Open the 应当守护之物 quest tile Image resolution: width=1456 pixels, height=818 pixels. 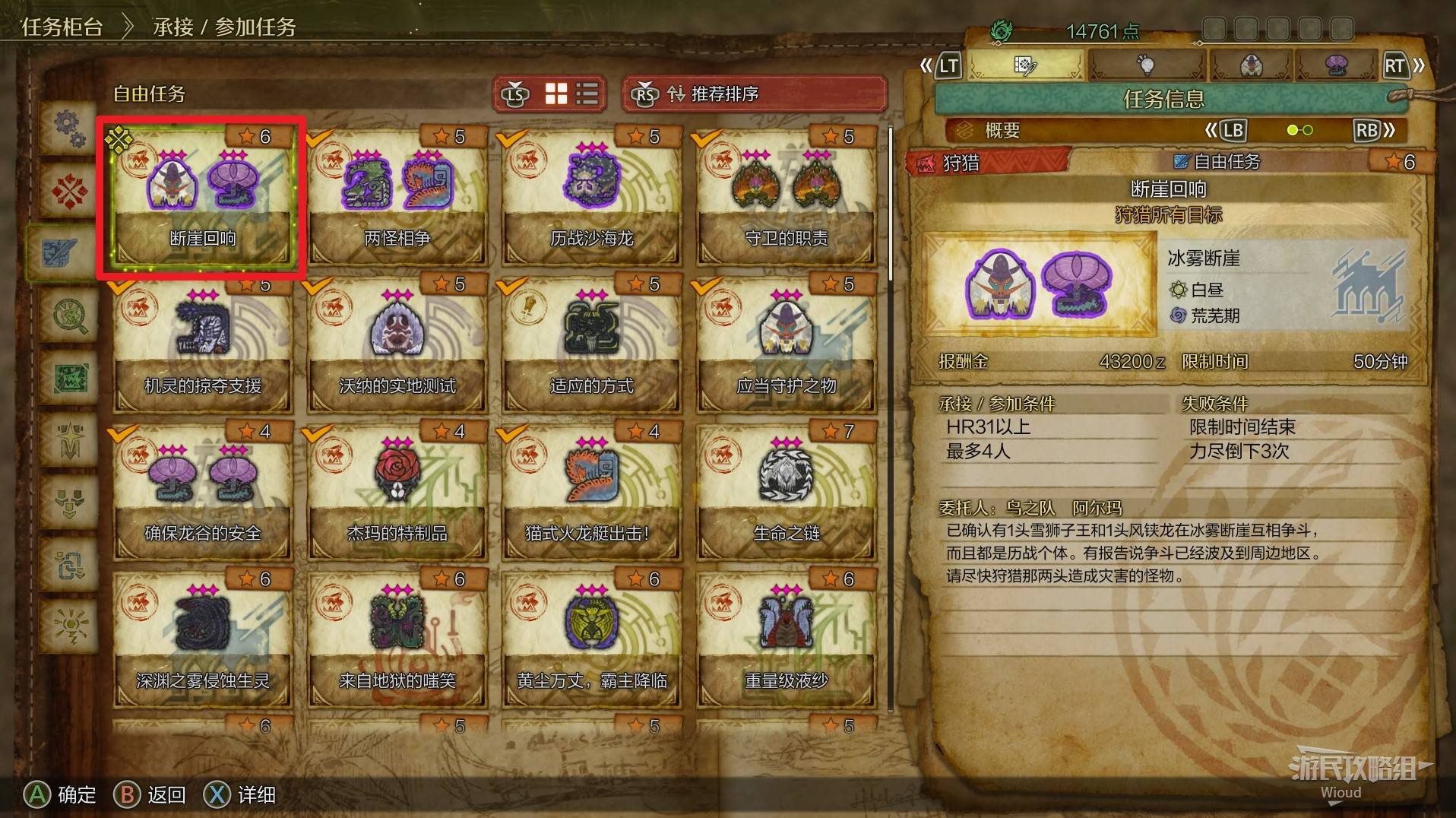pos(786,346)
